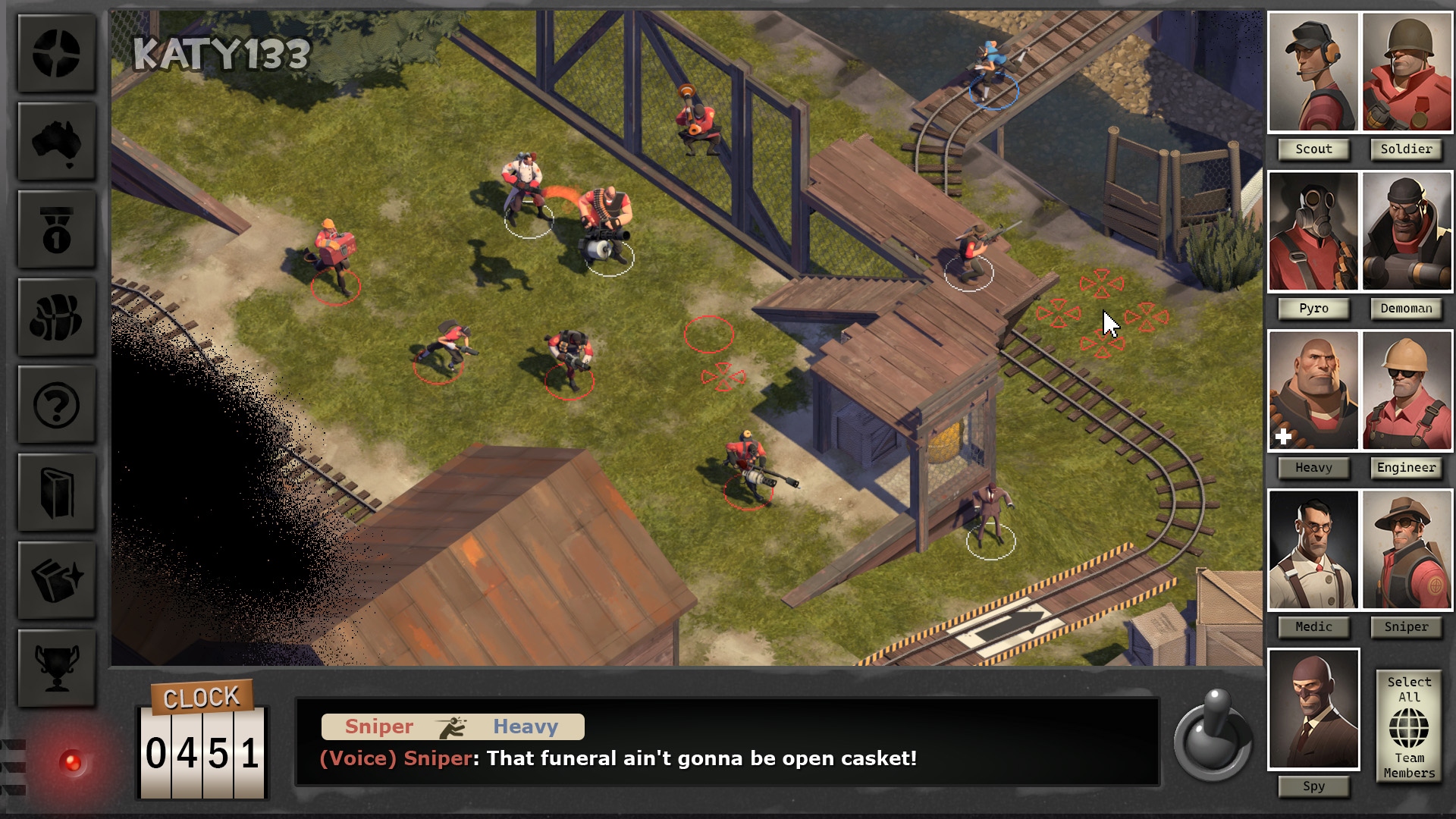Select the Medic portrait
The width and height of the screenshot is (1456, 819).
1313,550
